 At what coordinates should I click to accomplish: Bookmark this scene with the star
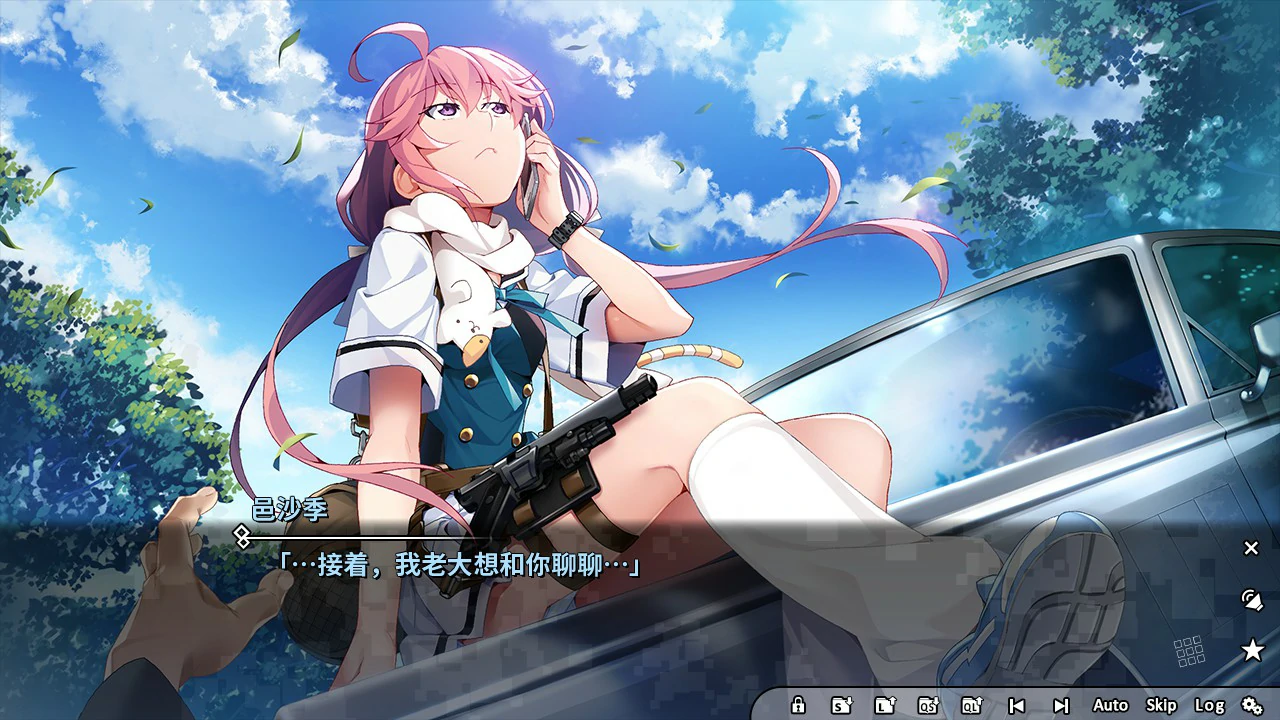(x=1250, y=648)
